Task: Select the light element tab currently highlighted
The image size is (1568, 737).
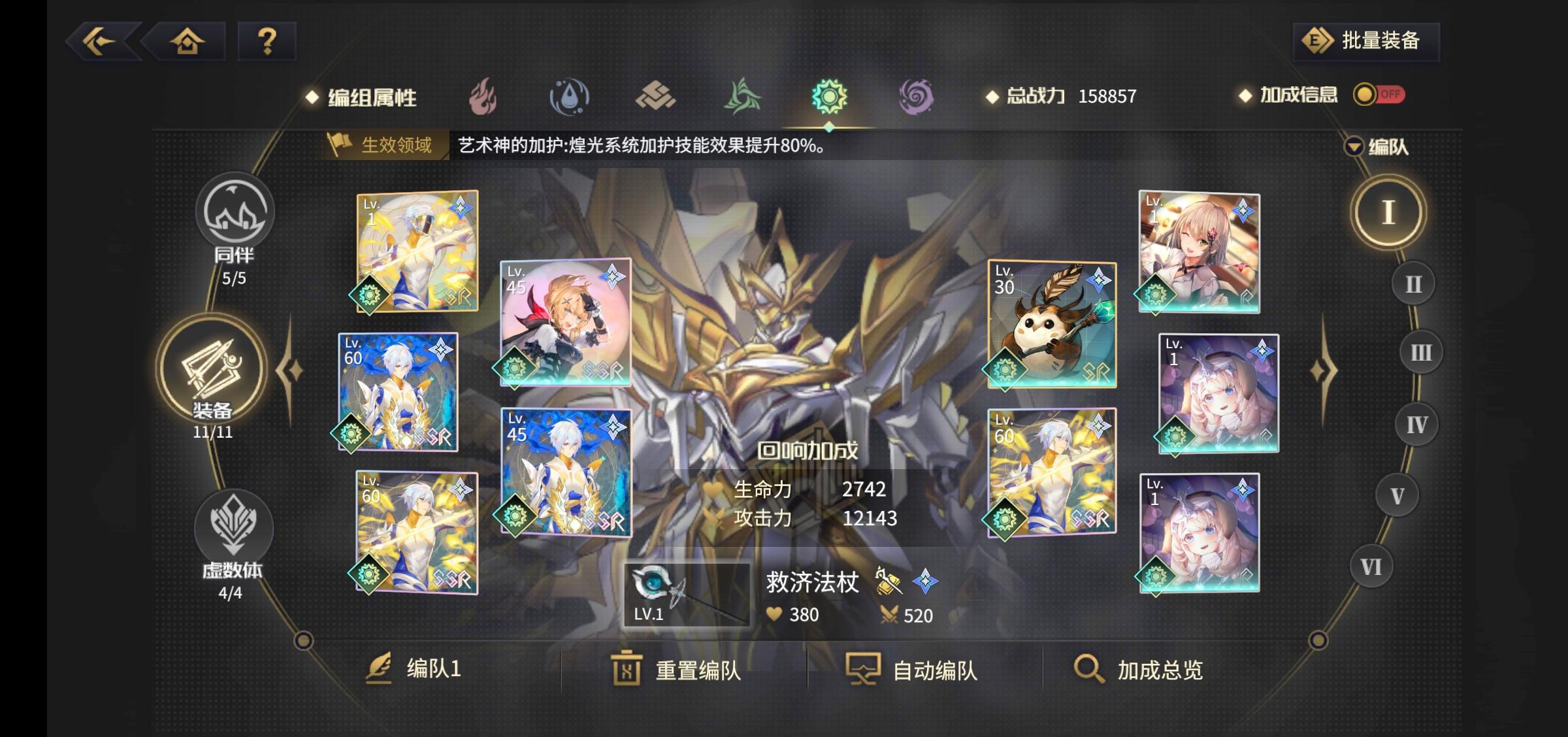Action: (831, 95)
